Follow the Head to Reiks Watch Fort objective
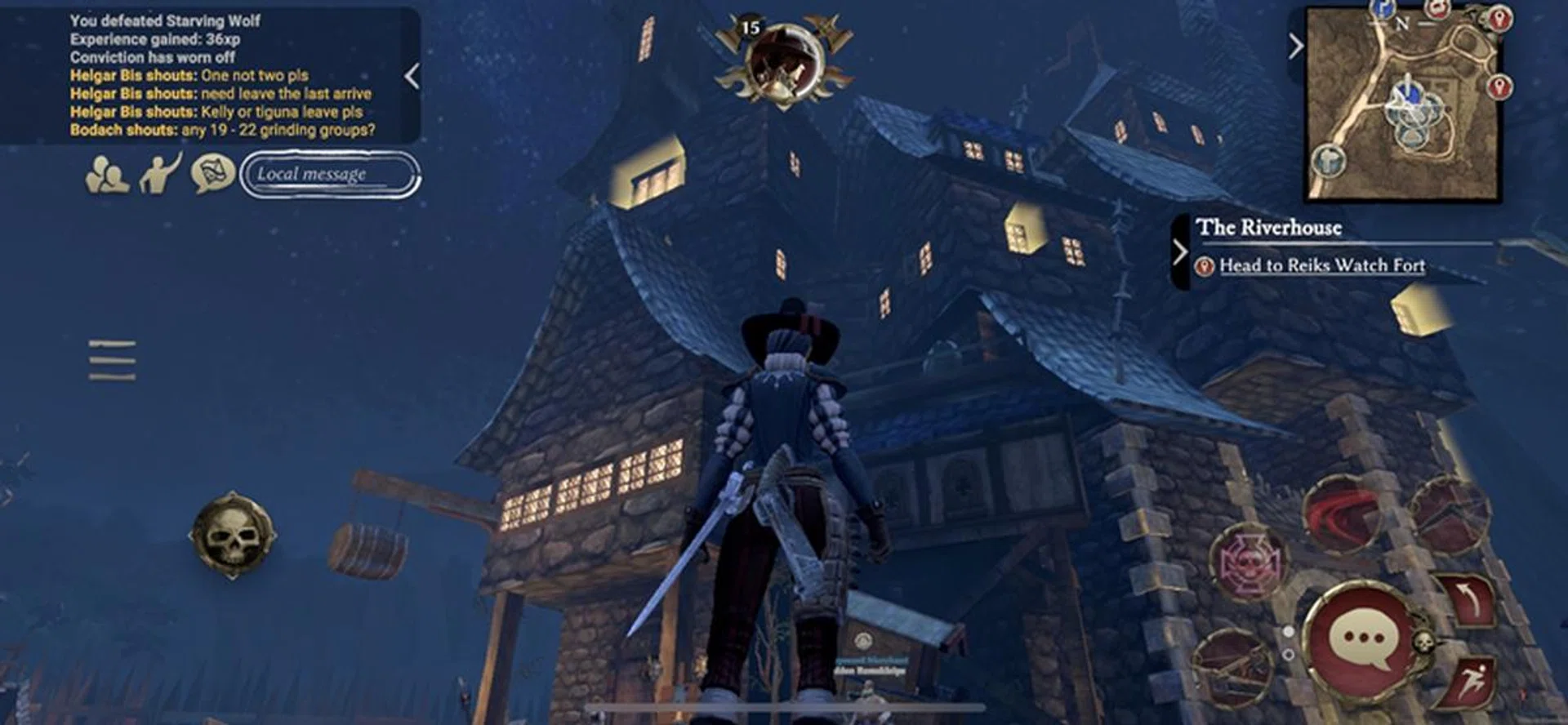1568x725 pixels. point(1321,266)
